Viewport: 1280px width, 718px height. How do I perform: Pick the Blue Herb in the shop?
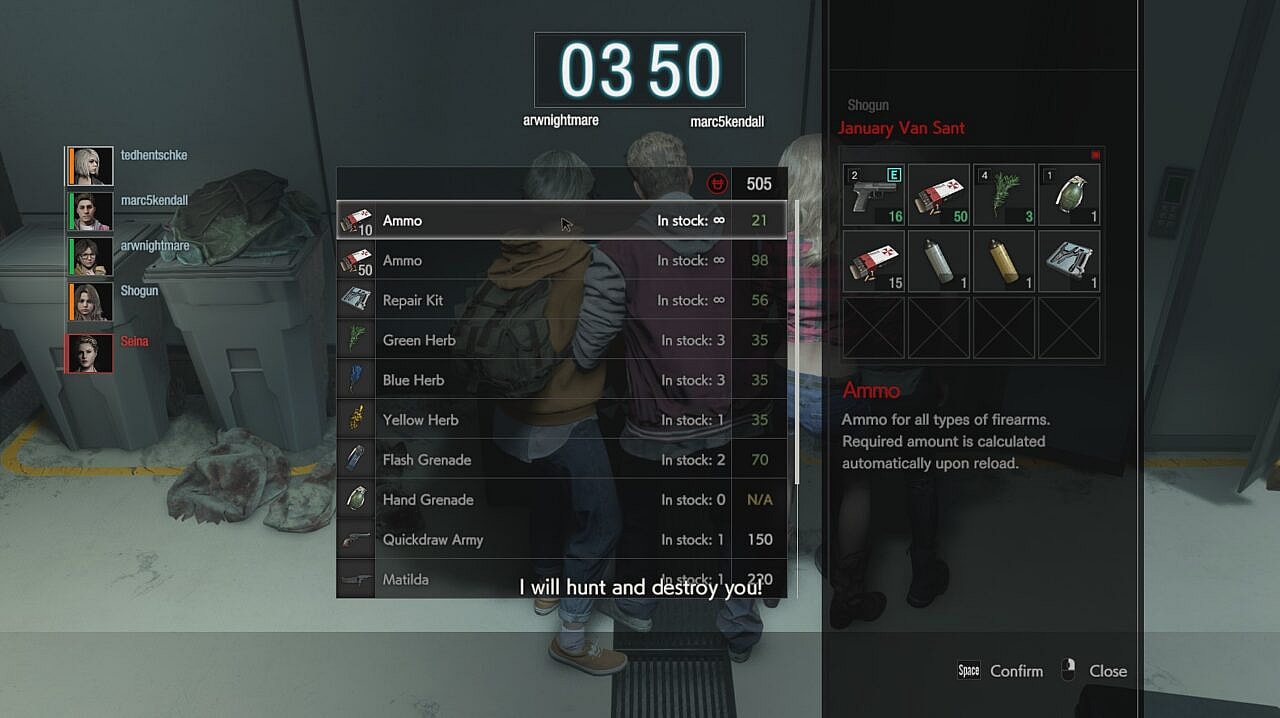click(x=560, y=380)
